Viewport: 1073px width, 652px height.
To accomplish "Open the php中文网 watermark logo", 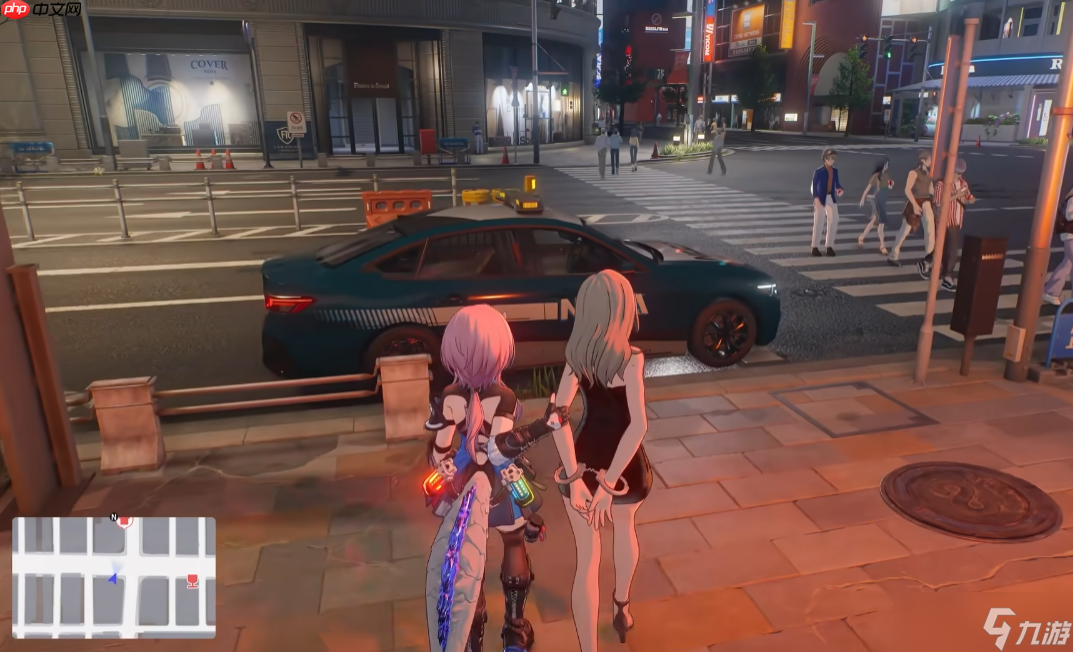I will point(41,9).
